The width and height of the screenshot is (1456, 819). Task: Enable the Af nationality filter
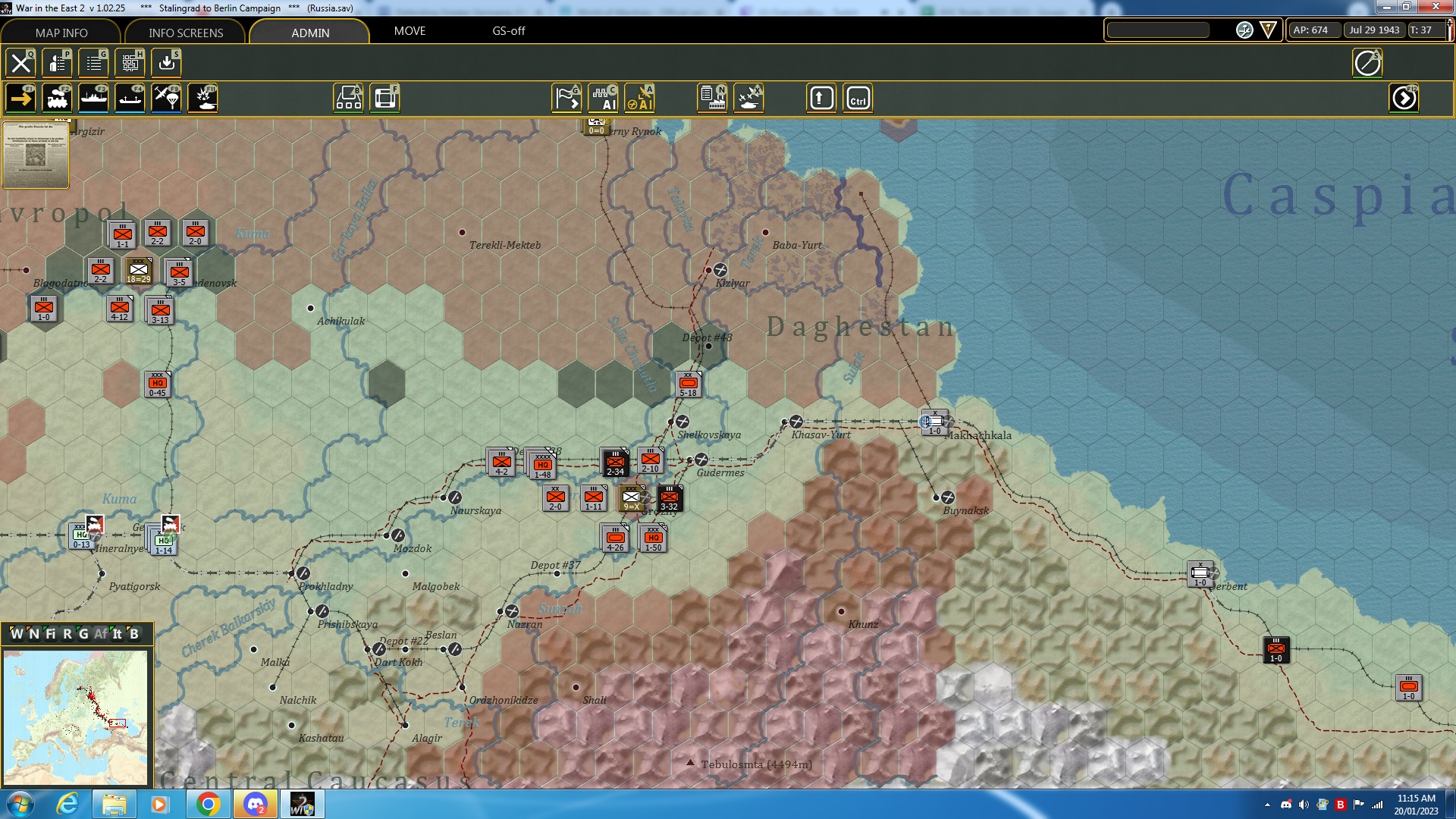coord(100,634)
